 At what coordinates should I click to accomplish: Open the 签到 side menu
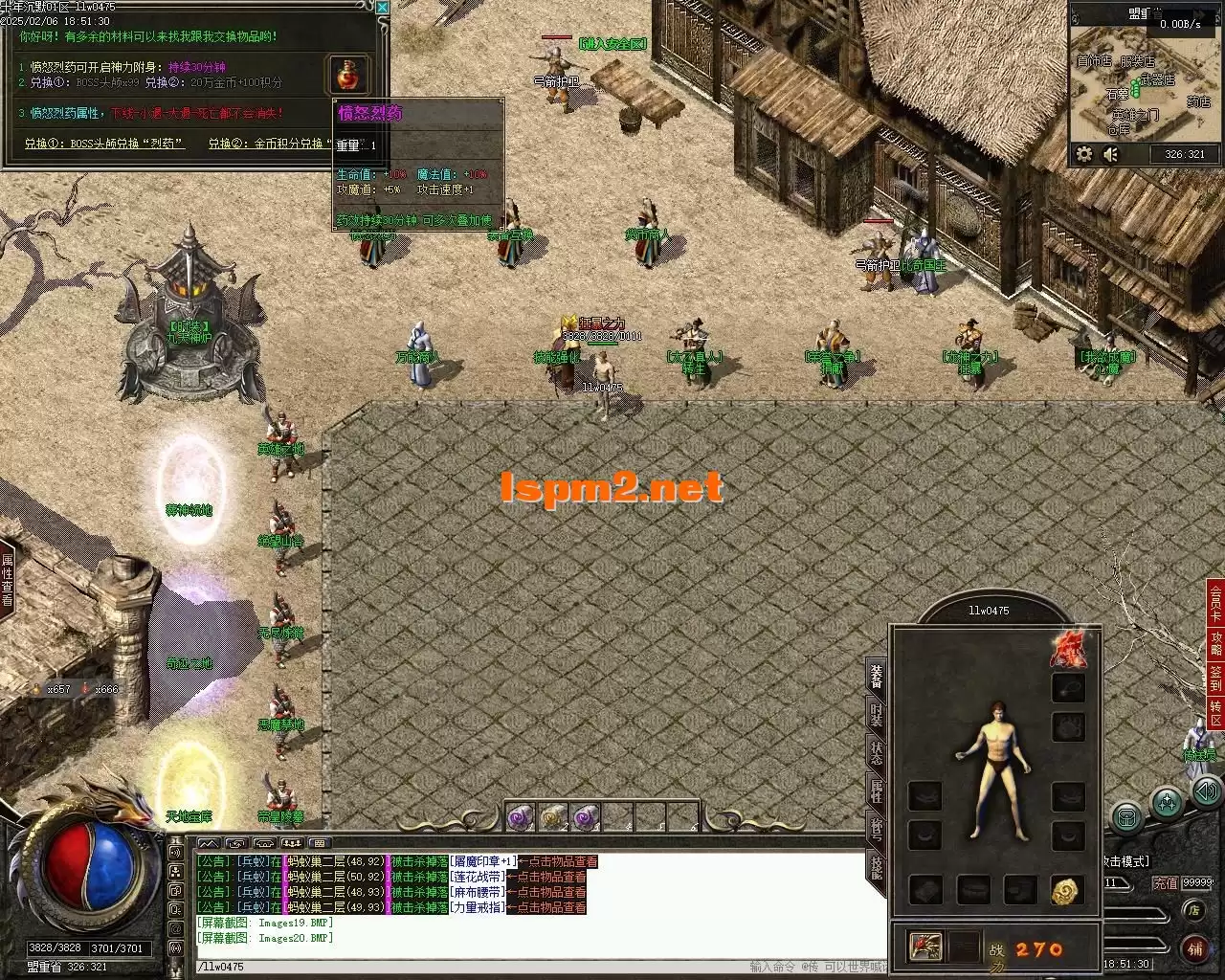[1215, 678]
